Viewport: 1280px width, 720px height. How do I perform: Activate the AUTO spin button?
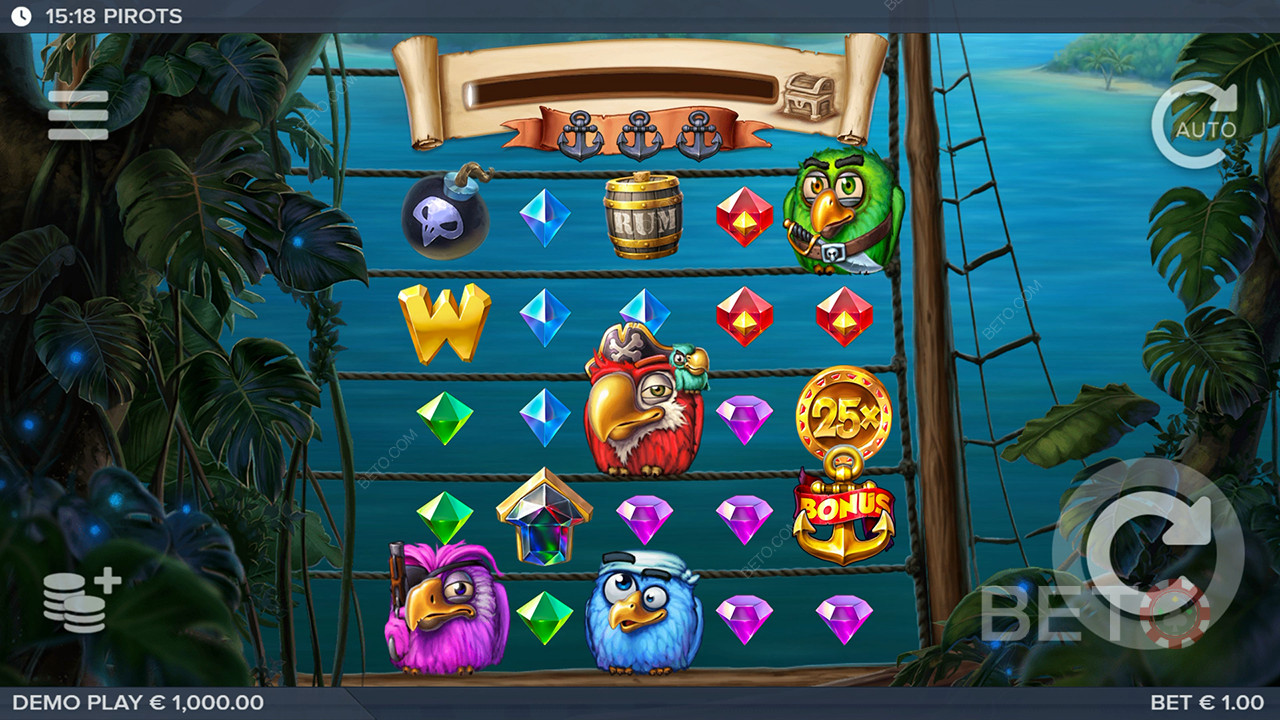tap(1197, 125)
